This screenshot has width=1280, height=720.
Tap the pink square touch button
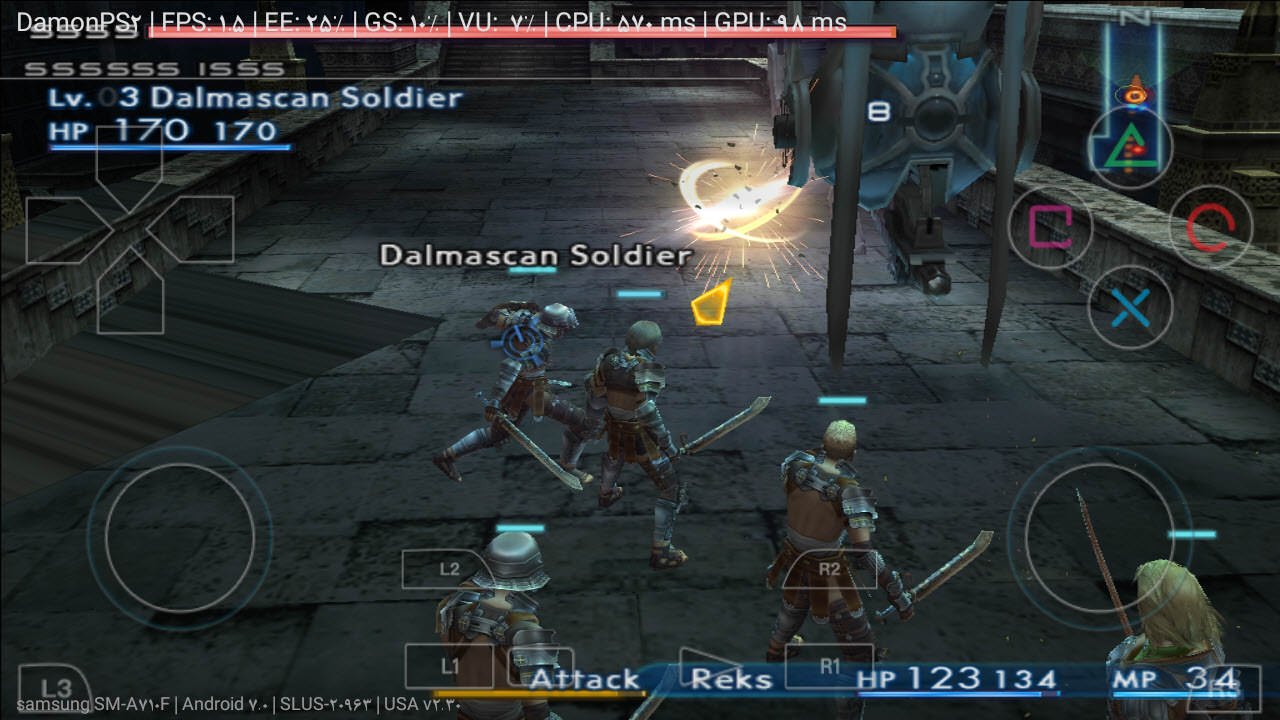(1050, 227)
